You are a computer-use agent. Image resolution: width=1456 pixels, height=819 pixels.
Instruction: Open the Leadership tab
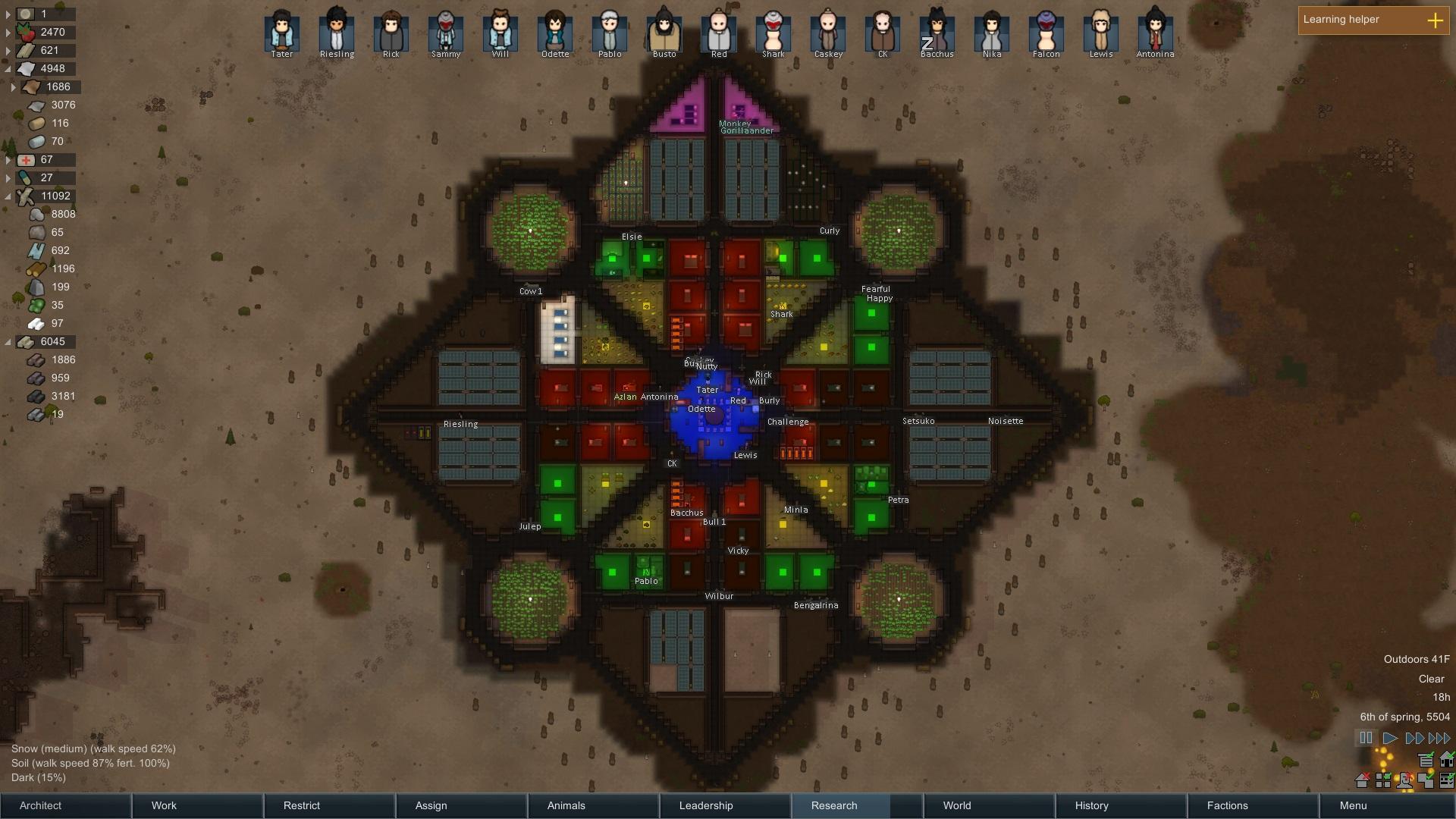pos(725,805)
